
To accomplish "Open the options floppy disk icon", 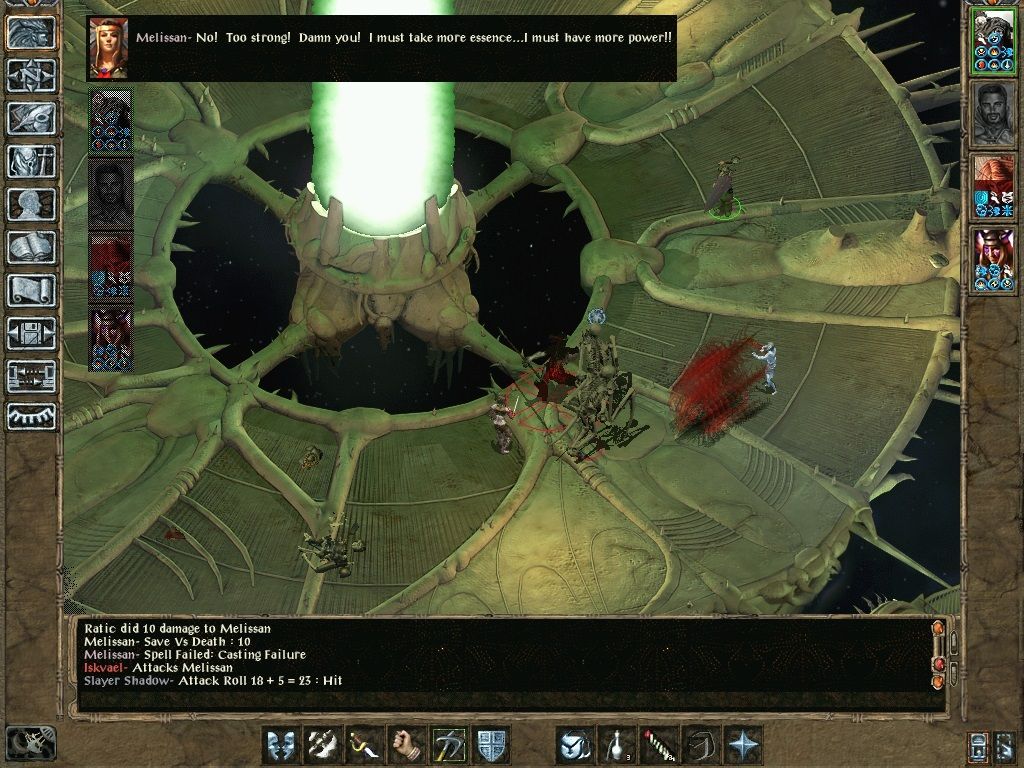I will pos(31,333).
